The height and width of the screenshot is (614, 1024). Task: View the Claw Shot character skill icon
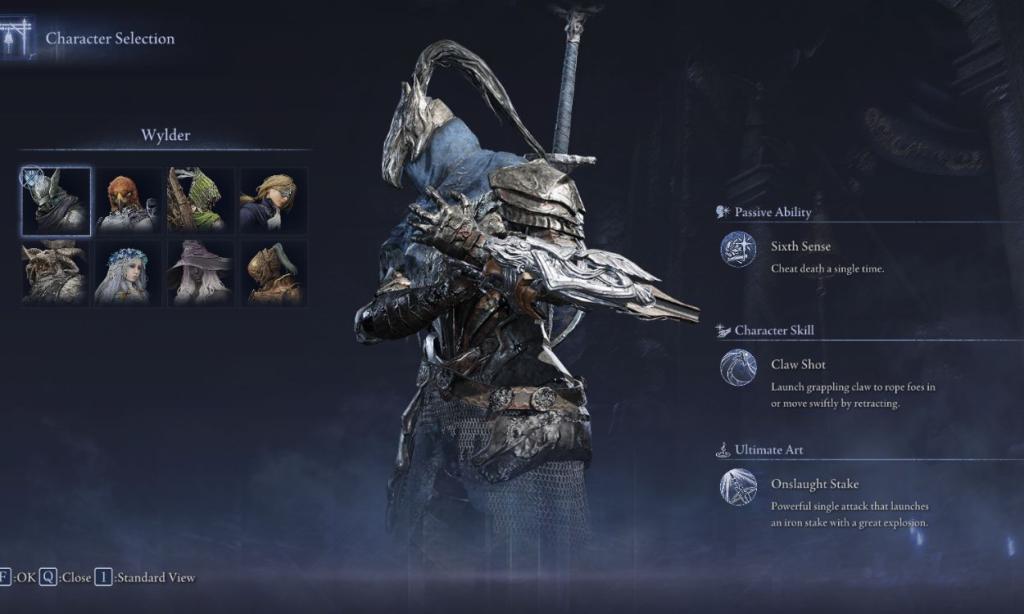click(x=738, y=368)
